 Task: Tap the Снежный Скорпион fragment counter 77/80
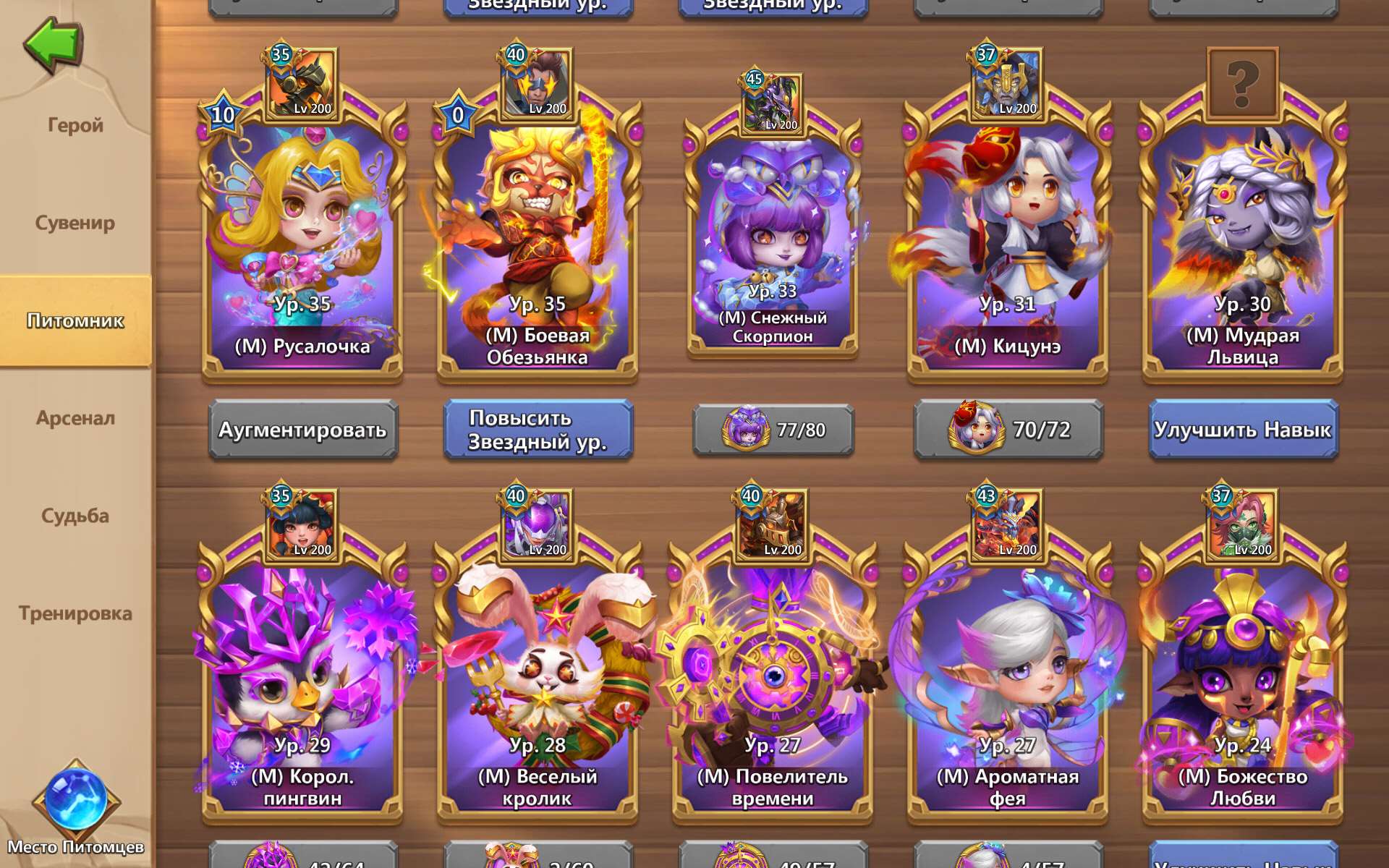click(x=772, y=430)
